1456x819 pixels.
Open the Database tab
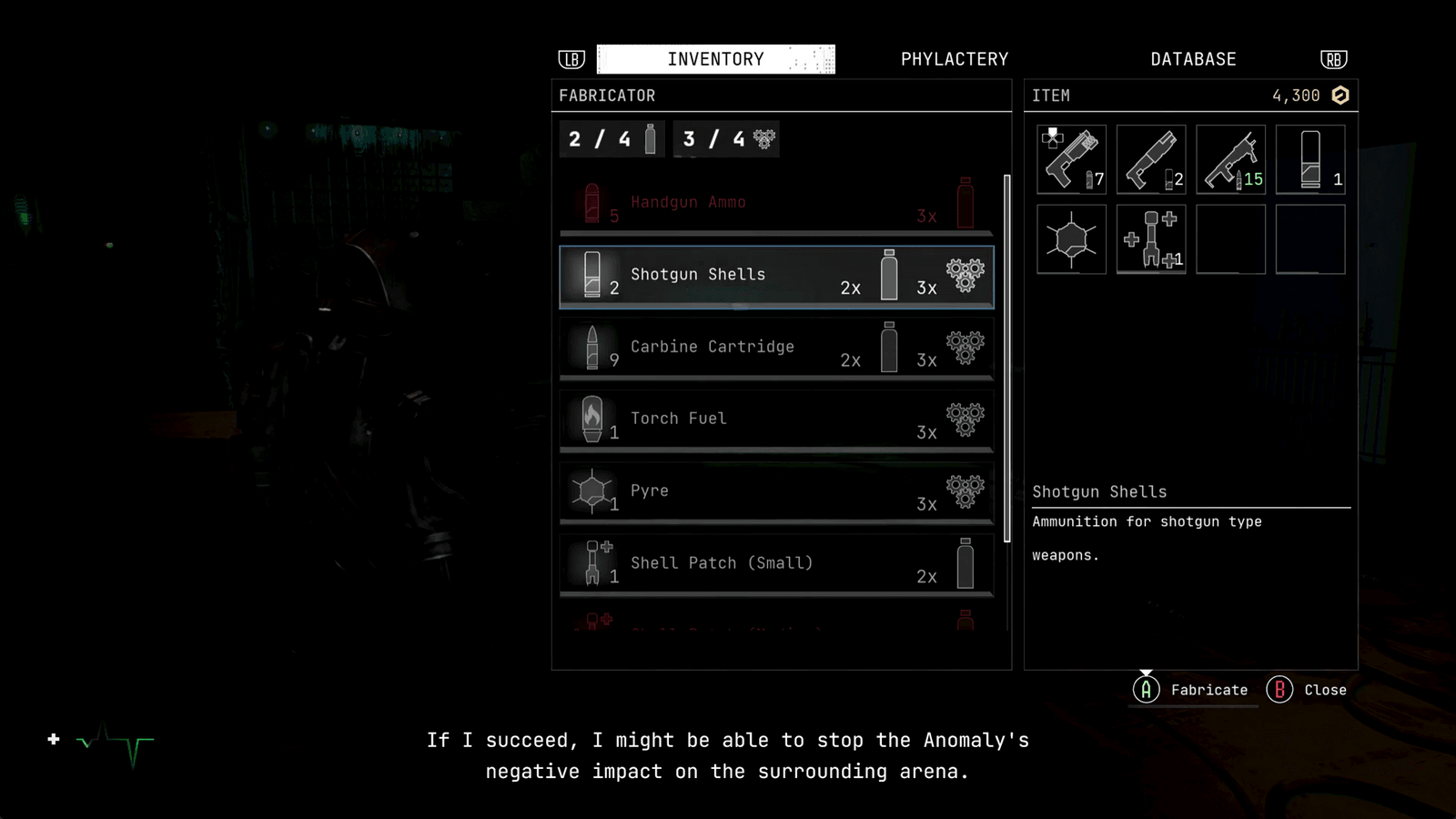coord(1192,59)
